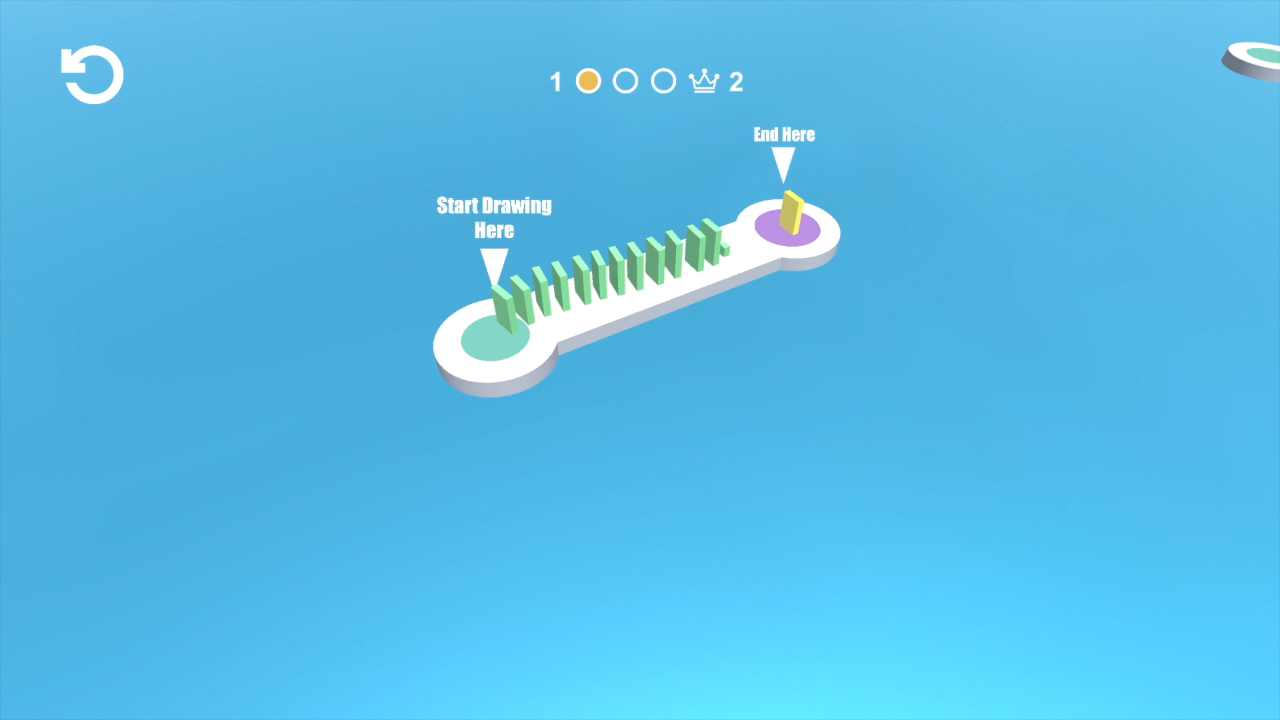
Task: Click the Start Drawing Here label
Action: [493, 218]
